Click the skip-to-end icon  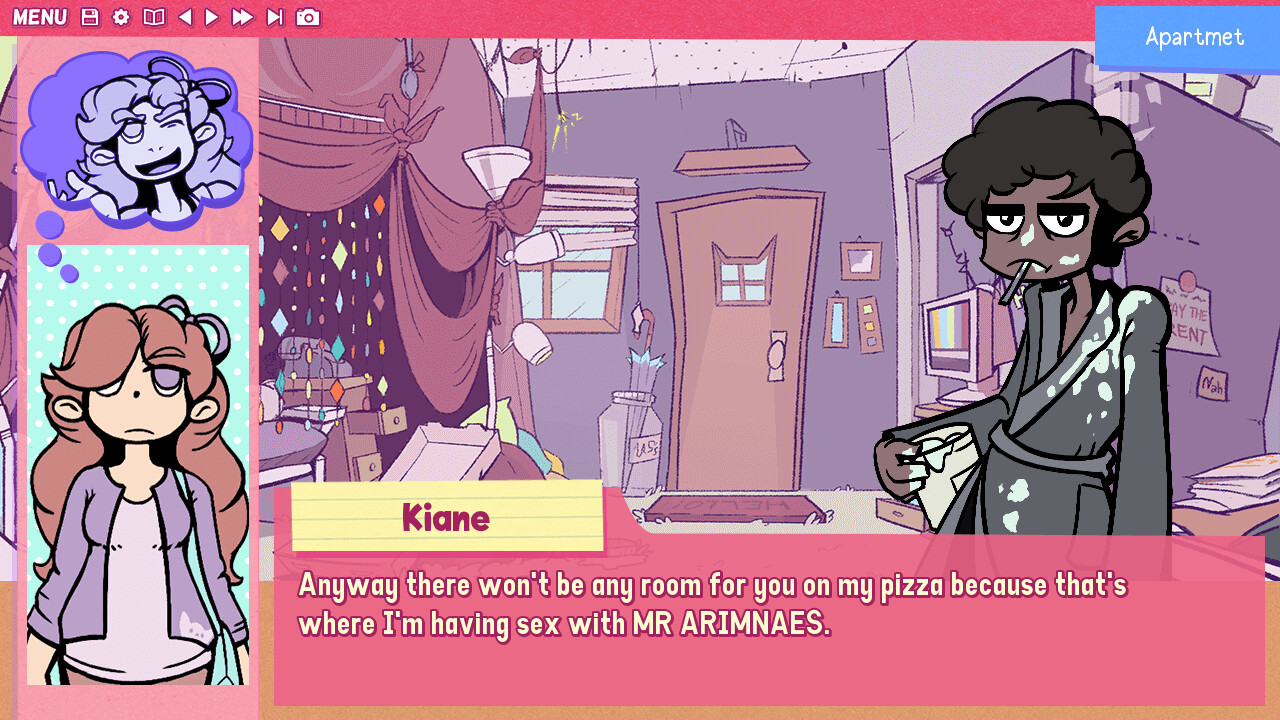(276, 17)
